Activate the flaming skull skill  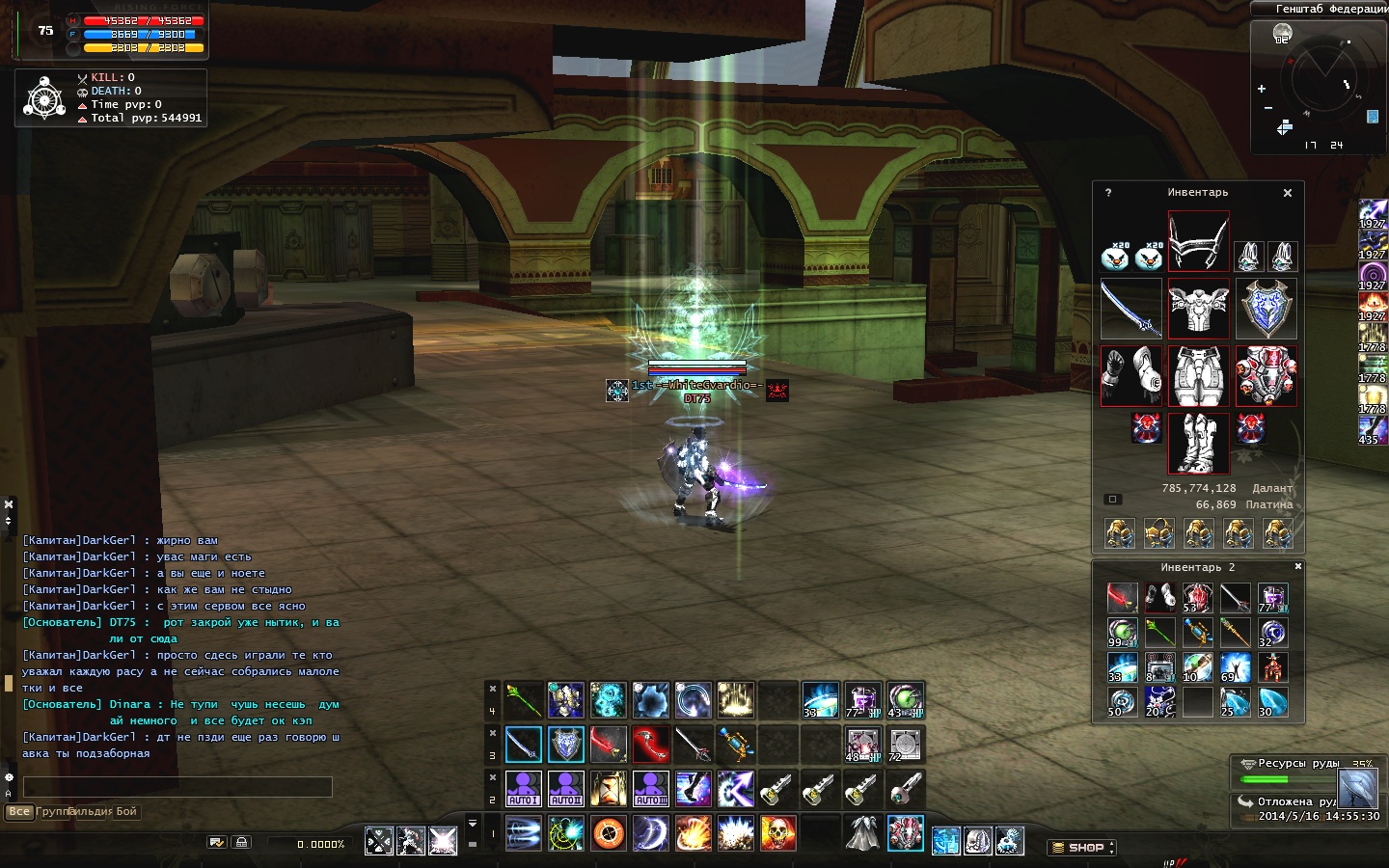tap(777, 832)
